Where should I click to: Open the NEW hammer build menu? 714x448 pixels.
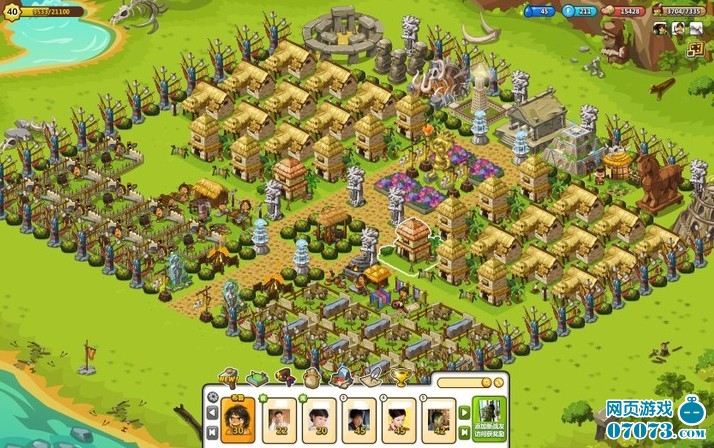pyautogui.click(x=228, y=377)
